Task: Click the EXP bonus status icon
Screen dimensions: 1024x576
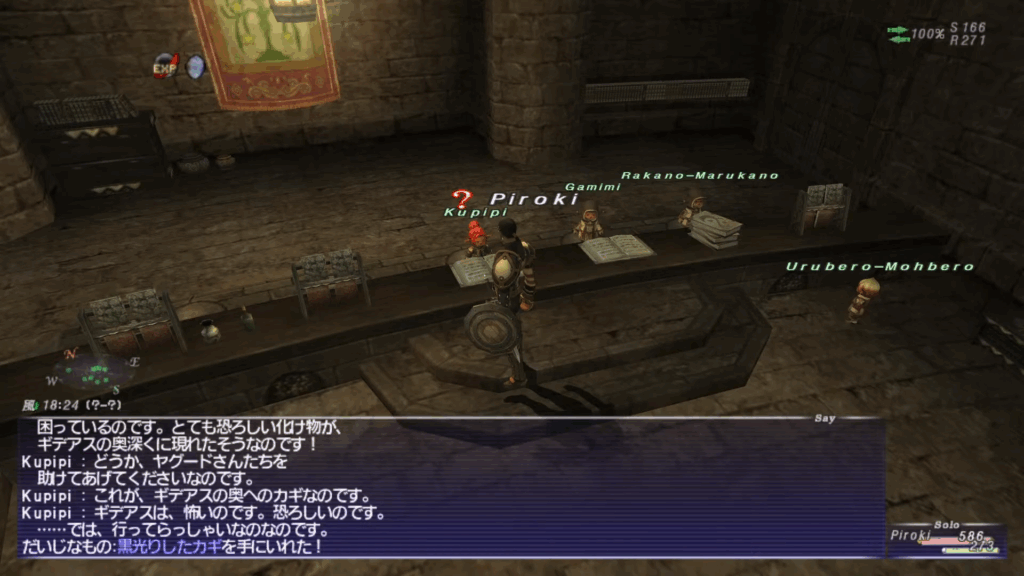Action: (166, 67)
